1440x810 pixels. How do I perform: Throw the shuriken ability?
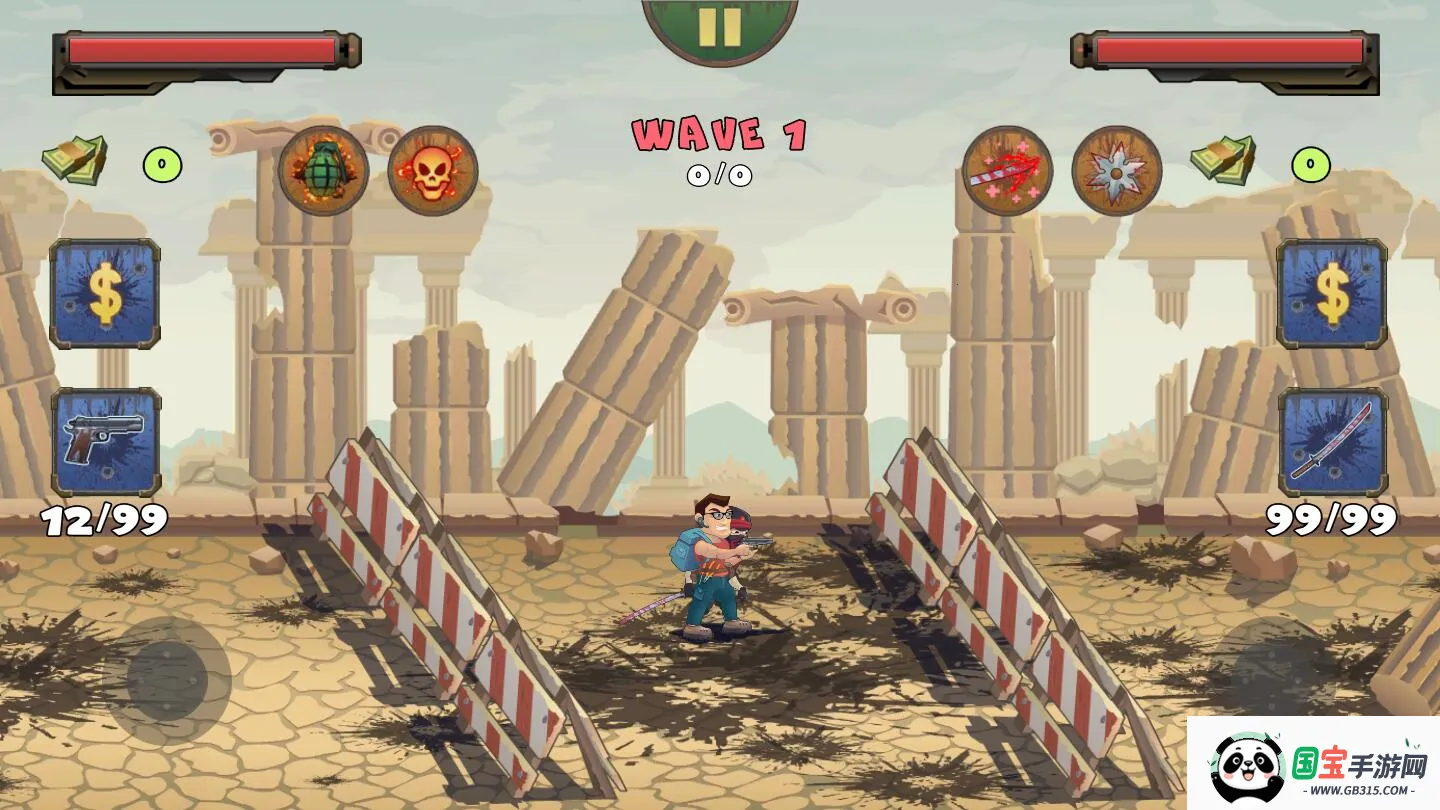click(1116, 171)
